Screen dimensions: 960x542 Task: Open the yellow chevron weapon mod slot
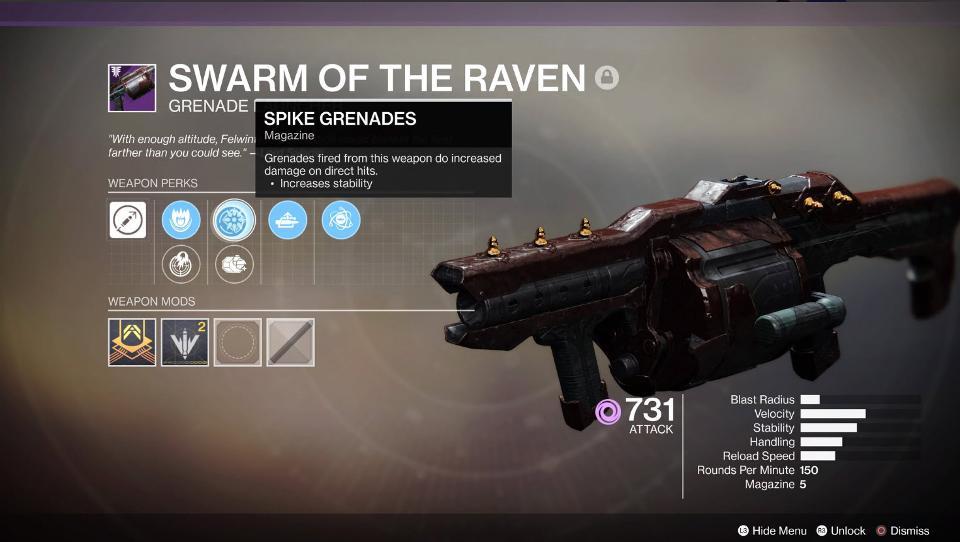(132, 342)
